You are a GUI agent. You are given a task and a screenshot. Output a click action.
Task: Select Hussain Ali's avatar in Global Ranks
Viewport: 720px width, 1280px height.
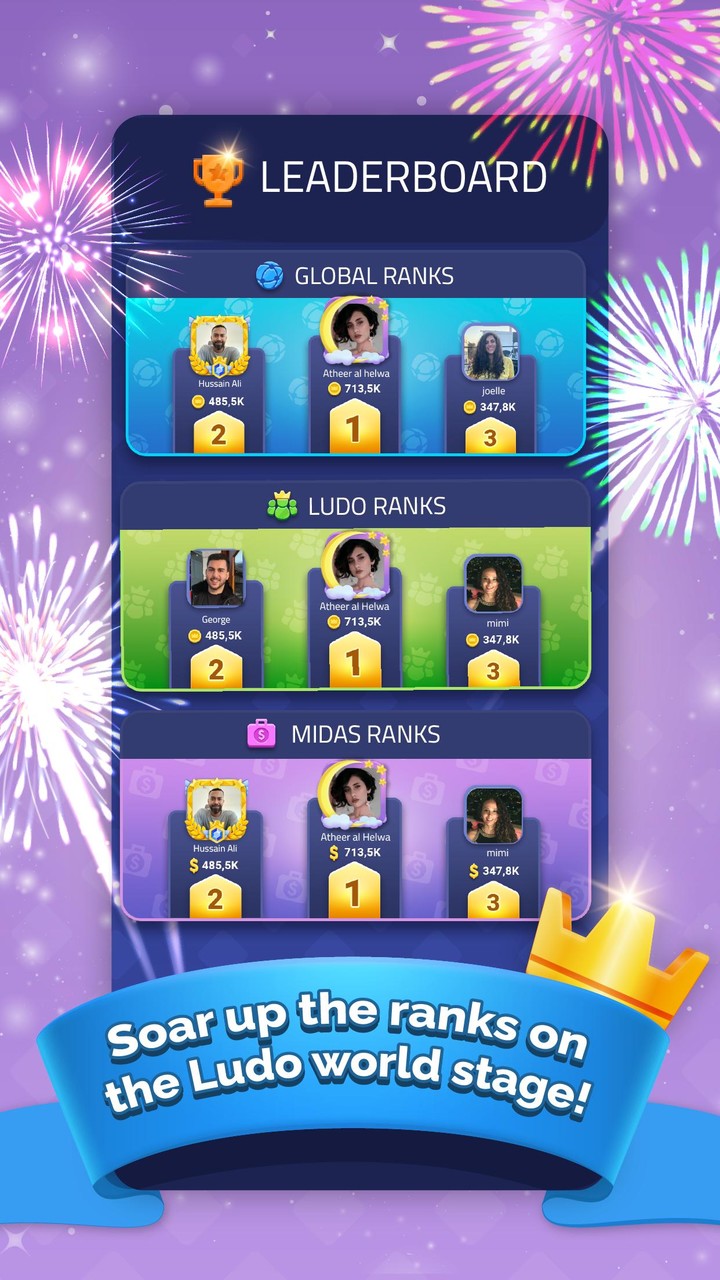coord(217,345)
